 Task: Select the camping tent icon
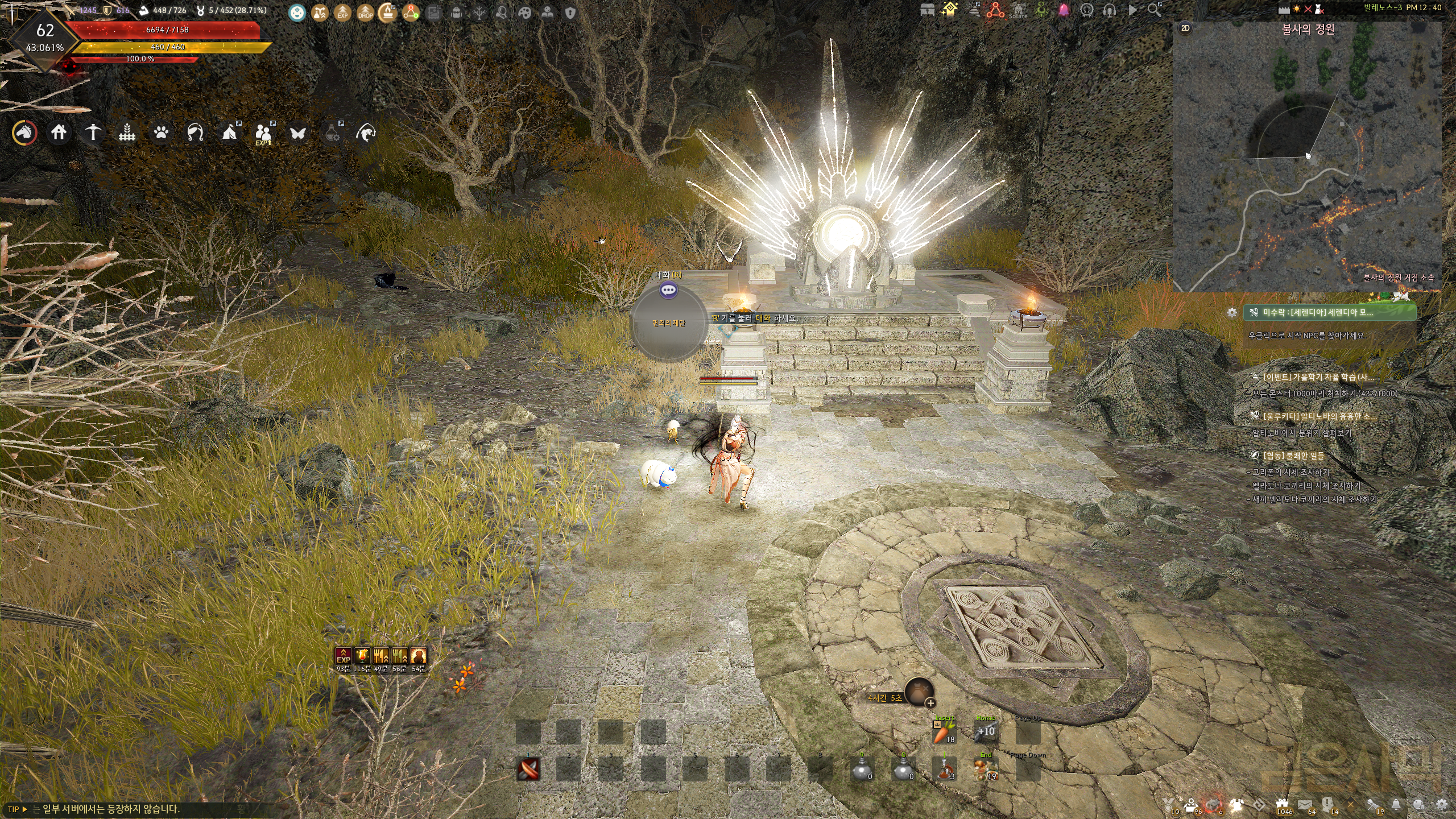click(229, 133)
